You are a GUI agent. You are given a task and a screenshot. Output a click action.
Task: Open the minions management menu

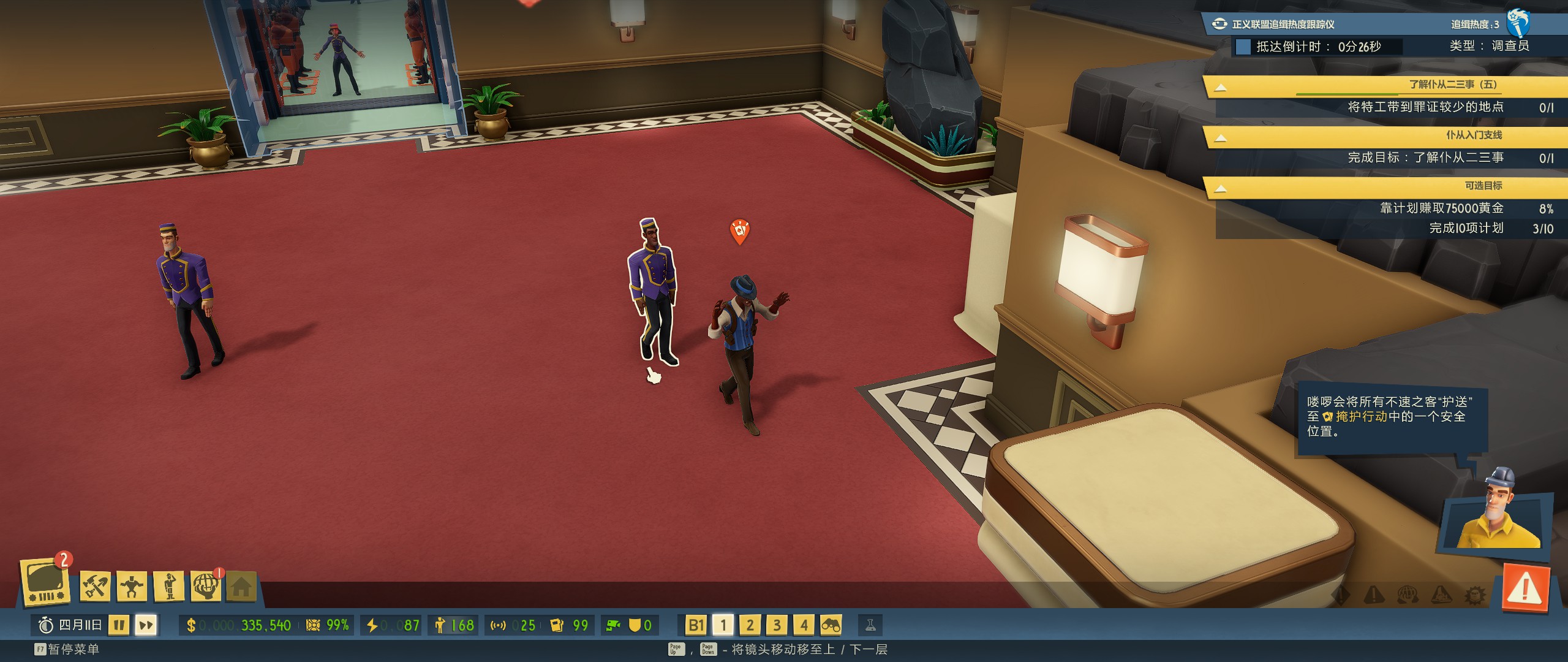(x=132, y=586)
